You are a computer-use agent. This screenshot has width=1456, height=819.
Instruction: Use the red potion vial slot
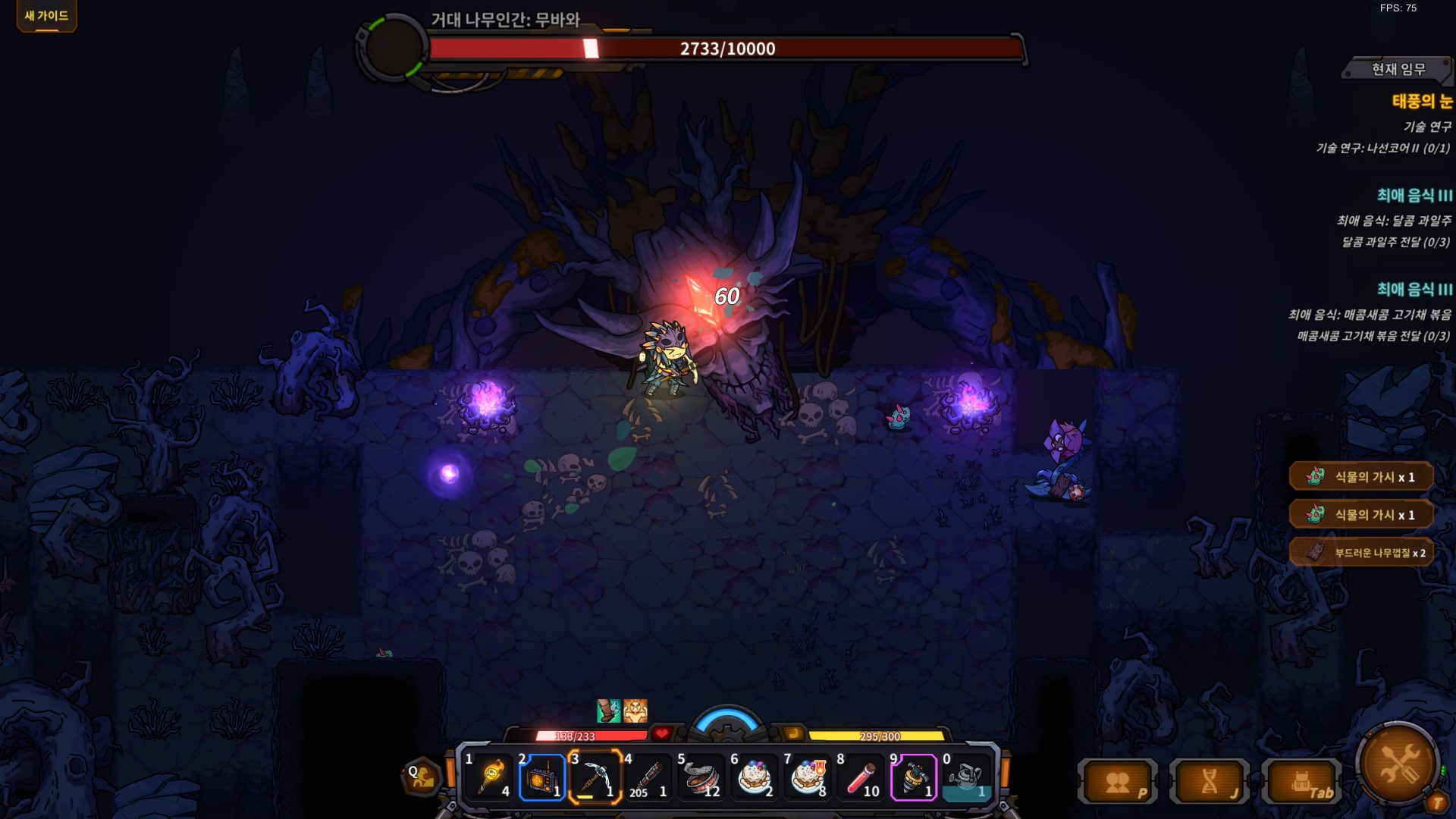point(860,777)
